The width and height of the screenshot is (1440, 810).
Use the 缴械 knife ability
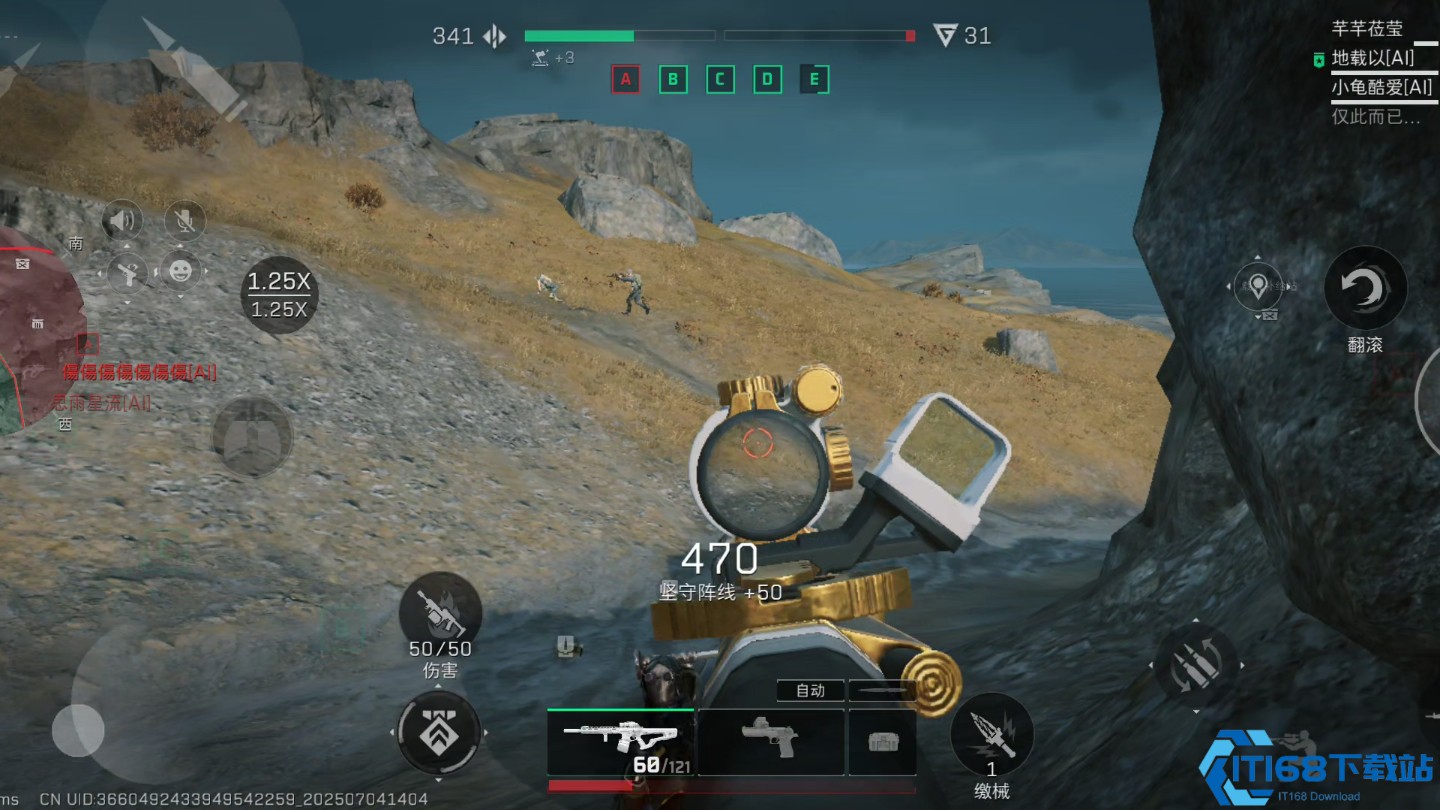point(991,735)
